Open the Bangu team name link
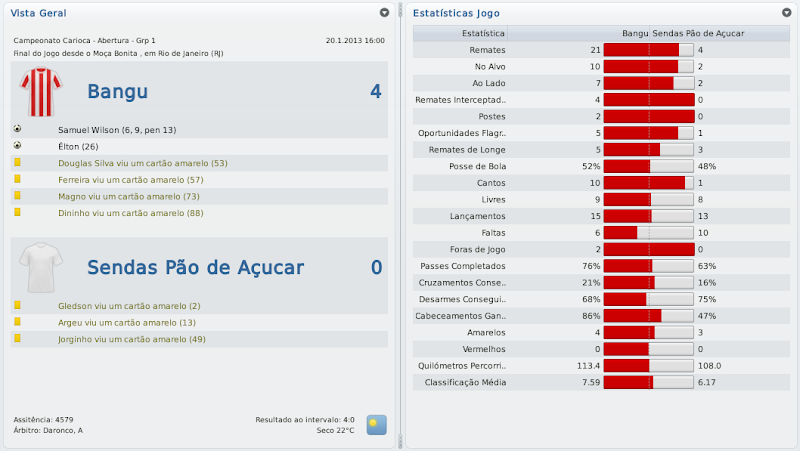 (118, 92)
